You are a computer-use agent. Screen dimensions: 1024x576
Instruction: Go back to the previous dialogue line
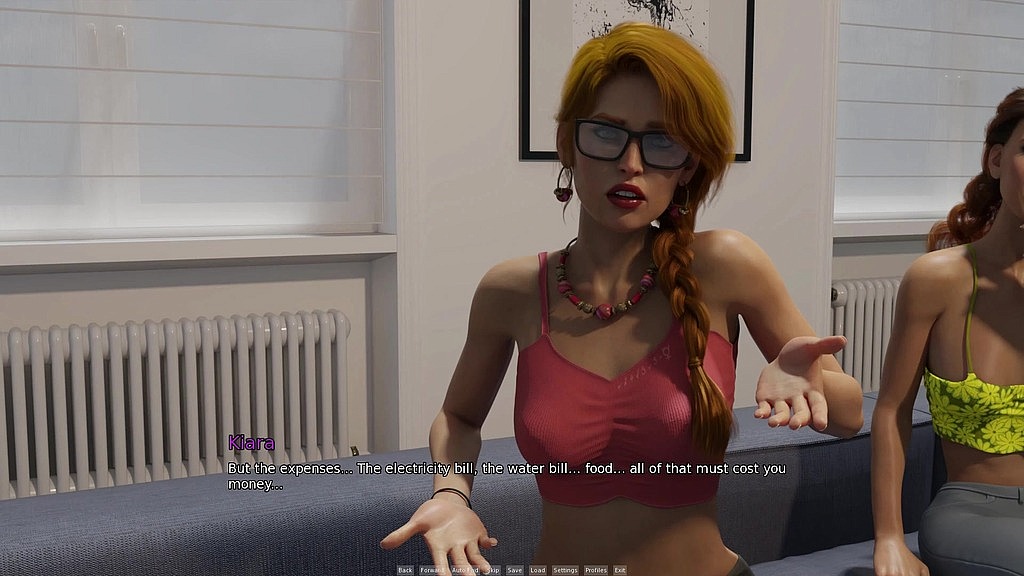[405, 570]
